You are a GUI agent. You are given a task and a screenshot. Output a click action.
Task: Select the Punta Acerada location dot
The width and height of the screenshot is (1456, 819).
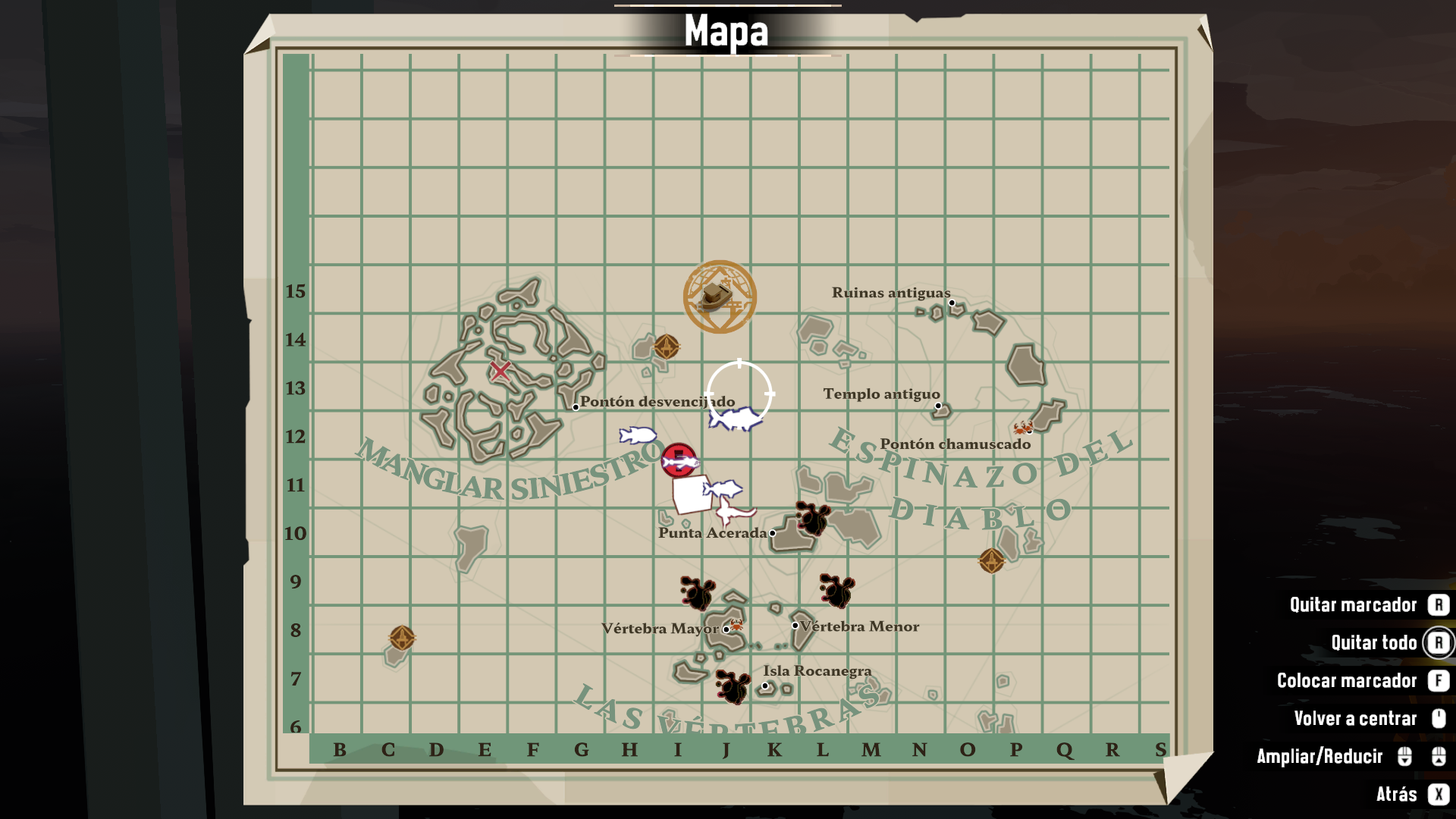(772, 533)
